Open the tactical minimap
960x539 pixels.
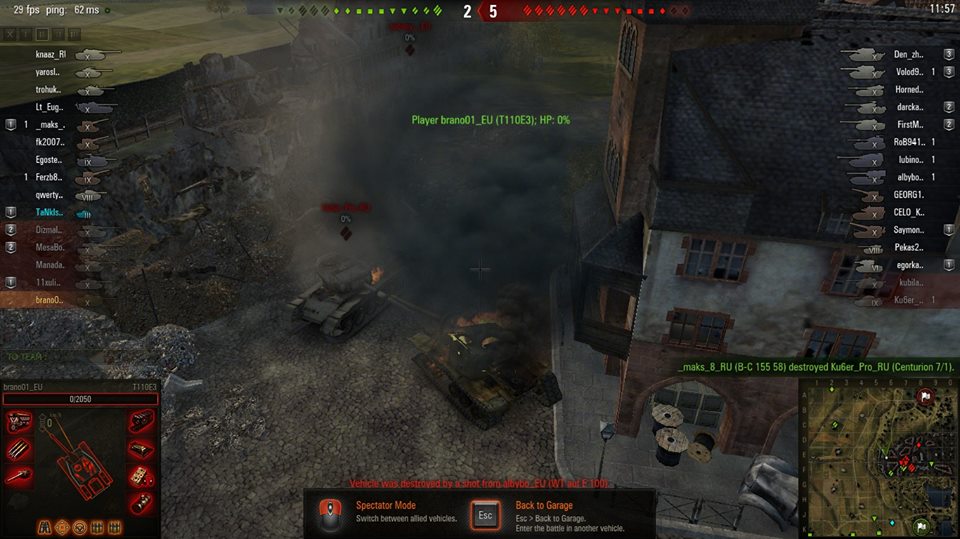point(879,459)
